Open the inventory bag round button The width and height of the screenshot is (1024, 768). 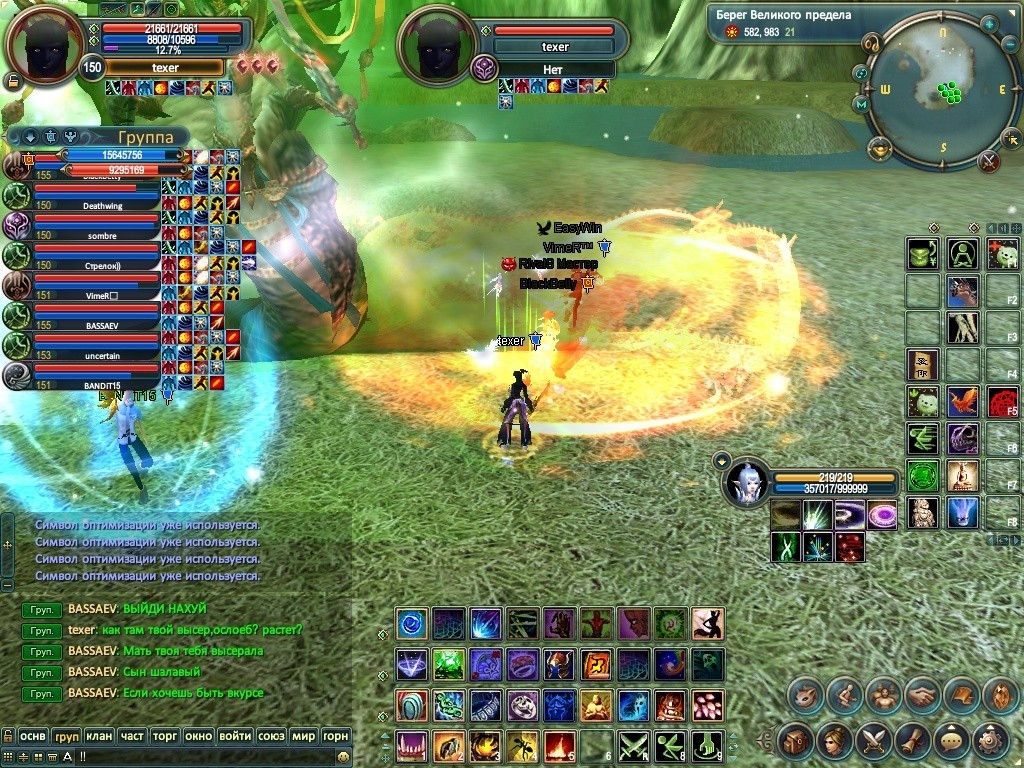795,740
